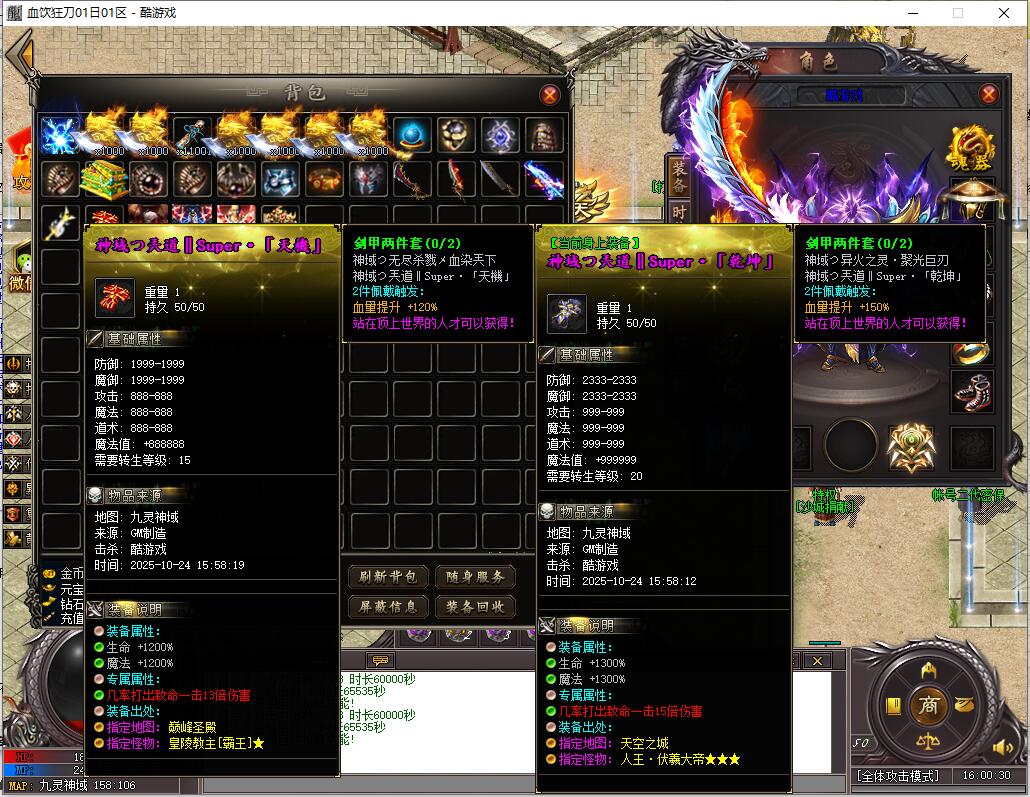Open 随身服务 portable services
The width and height of the screenshot is (1030, 797).
pyautogui.click(x=475, y=577)
